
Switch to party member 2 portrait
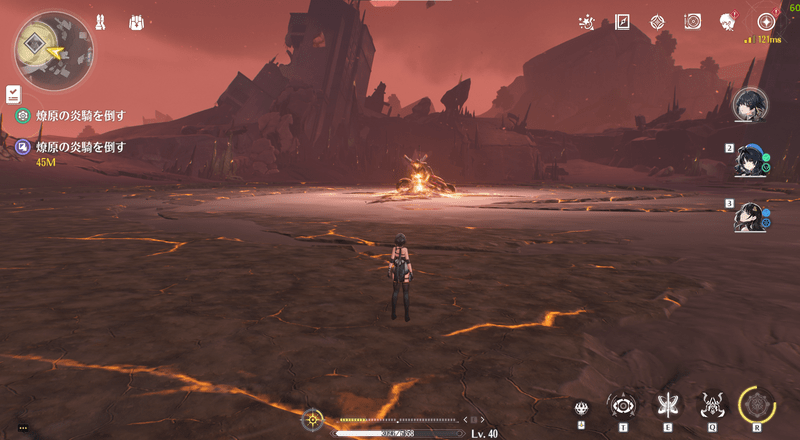750,161
